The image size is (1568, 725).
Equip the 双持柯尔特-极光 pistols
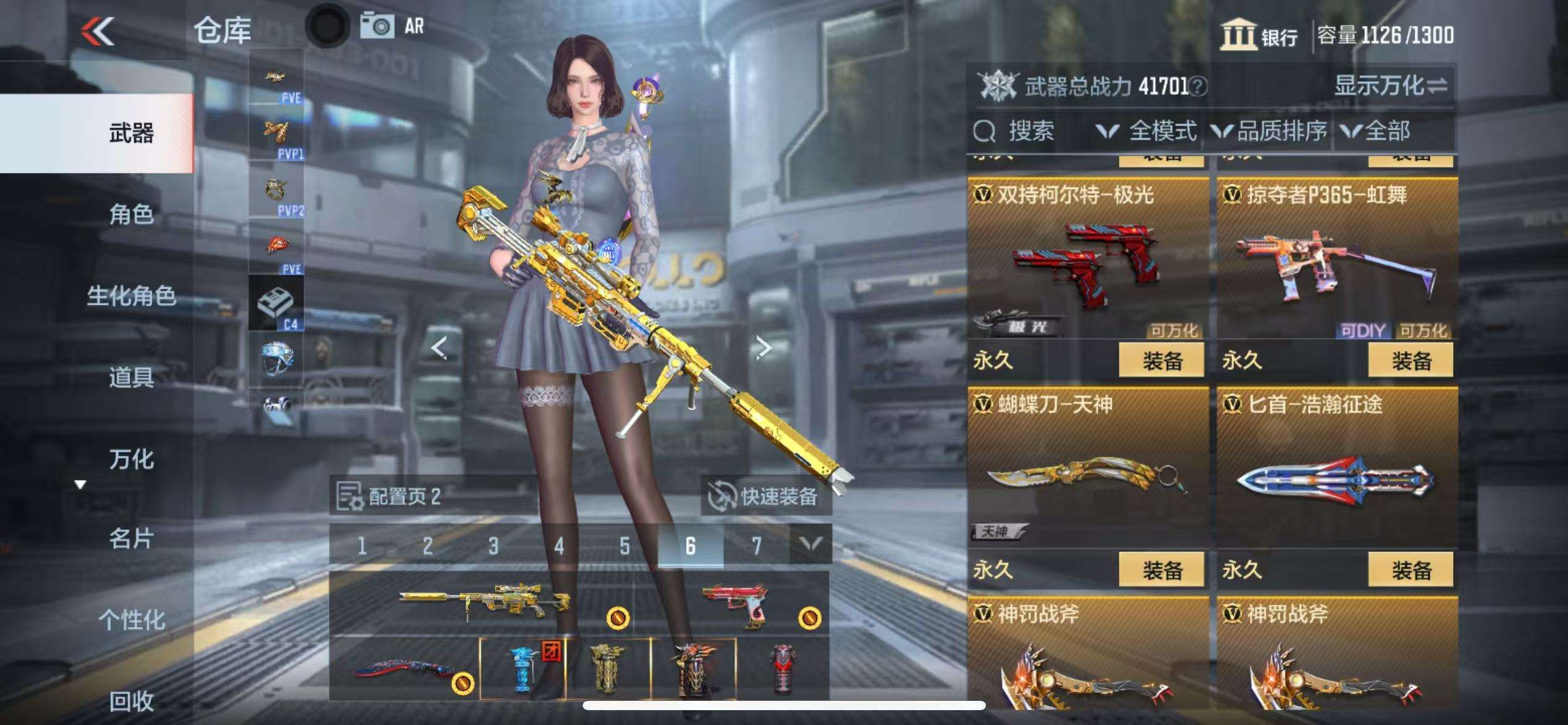pyautogui.click(x=1161, y=360)
